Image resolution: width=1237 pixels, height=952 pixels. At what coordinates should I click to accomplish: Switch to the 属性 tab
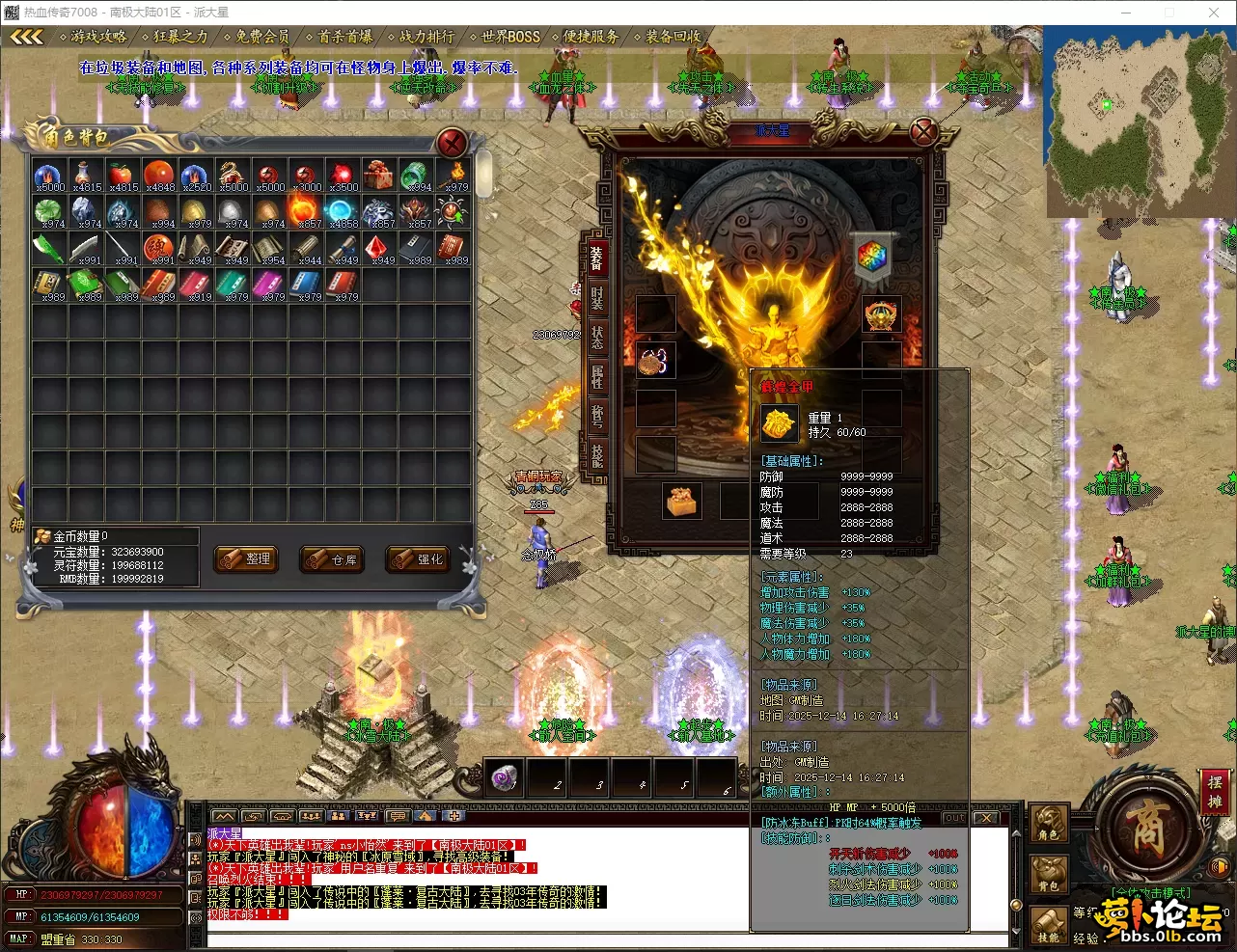coord(597,377)
